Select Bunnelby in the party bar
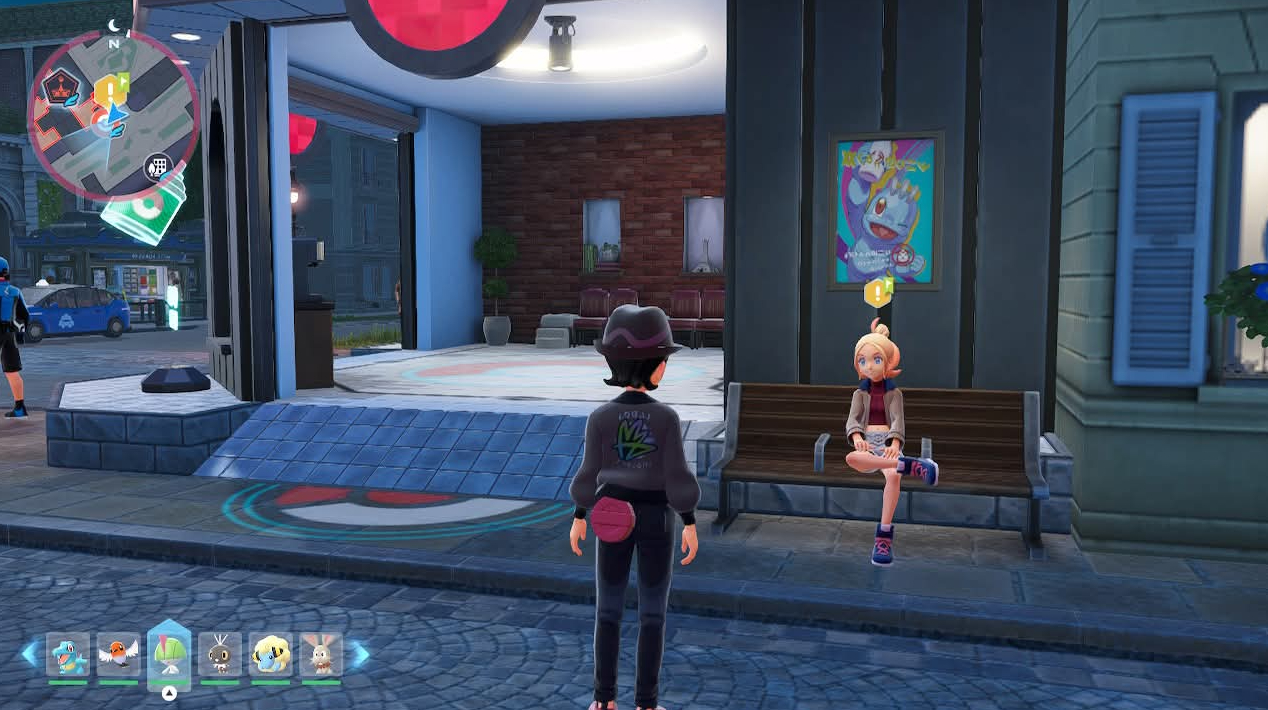 click(x=321, y=655)
